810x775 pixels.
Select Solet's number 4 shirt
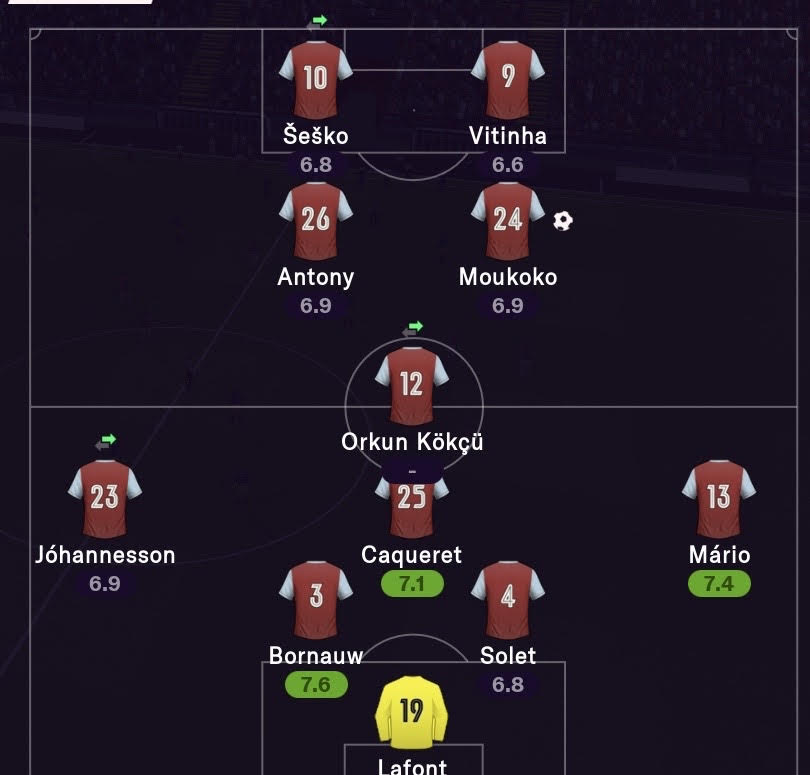[508, 598]
